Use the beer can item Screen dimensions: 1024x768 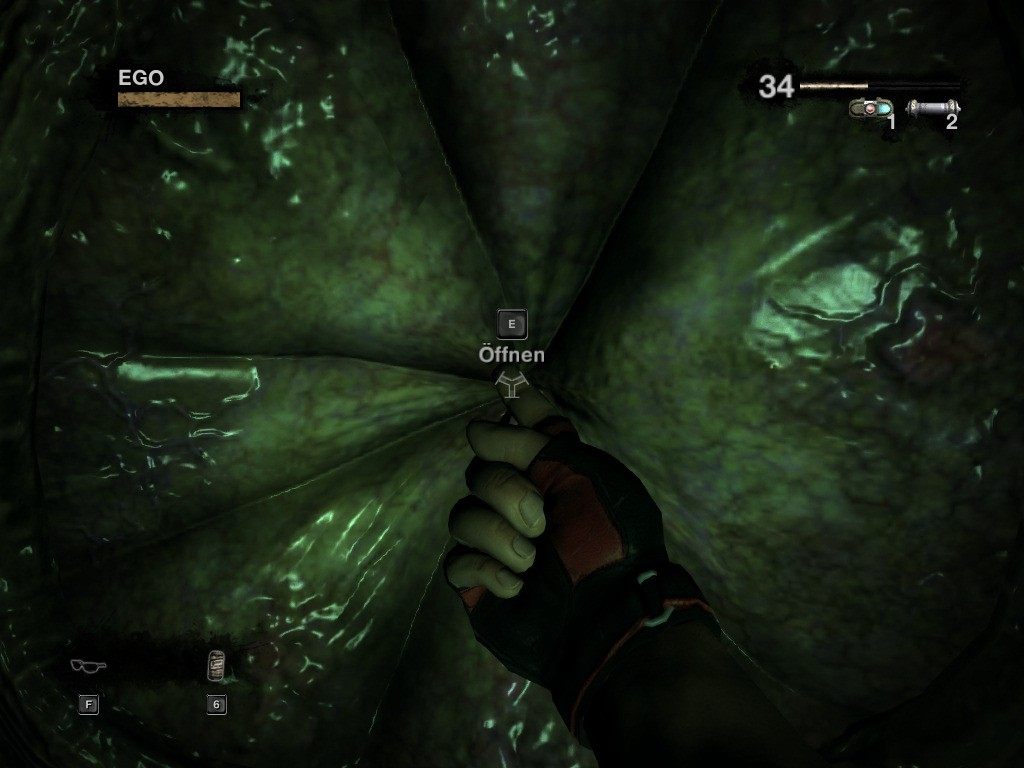coord(216,665)
